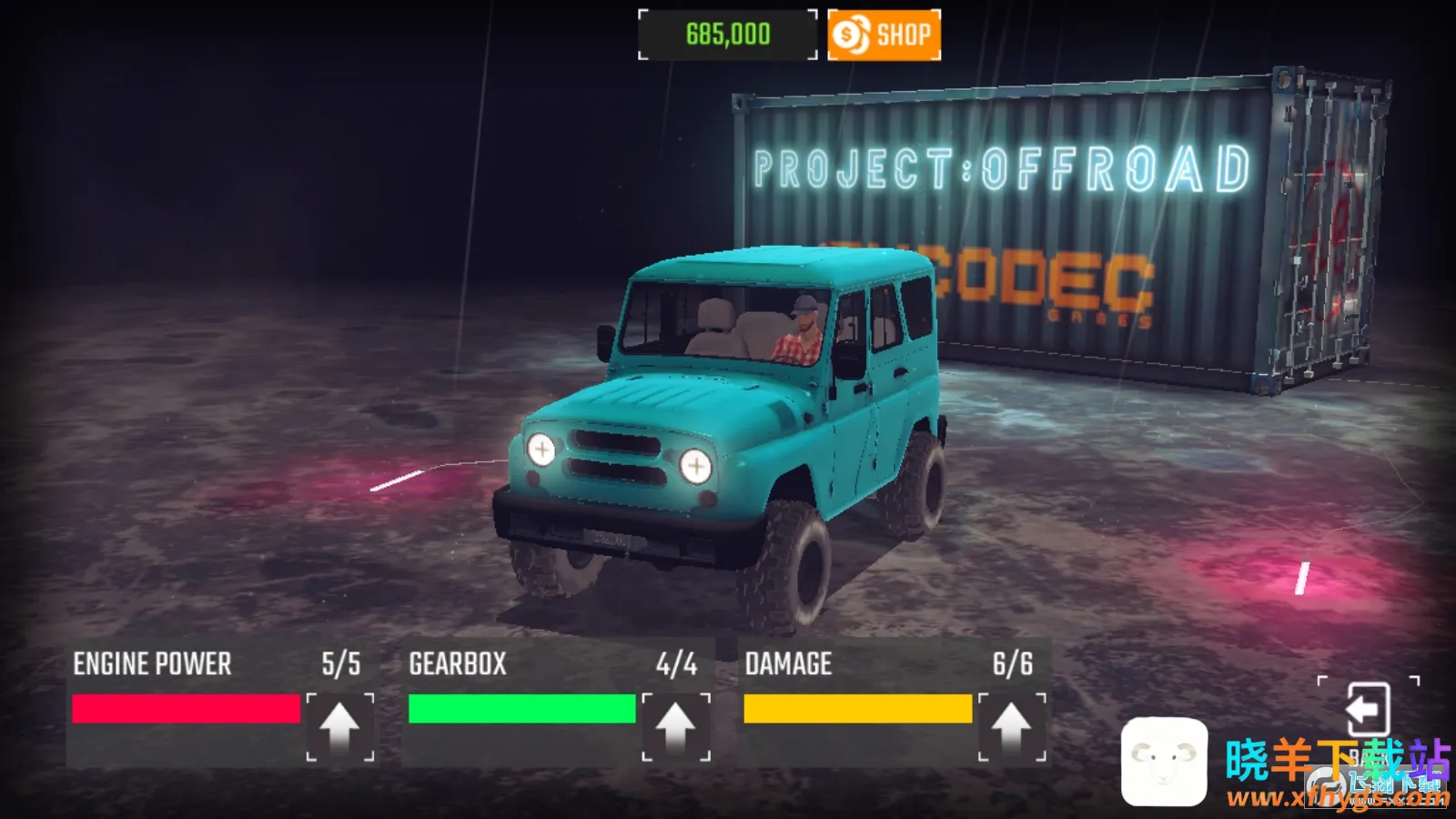Exit the garage using the back icon
The image size is (1456, 819).
pos(1367,710)
